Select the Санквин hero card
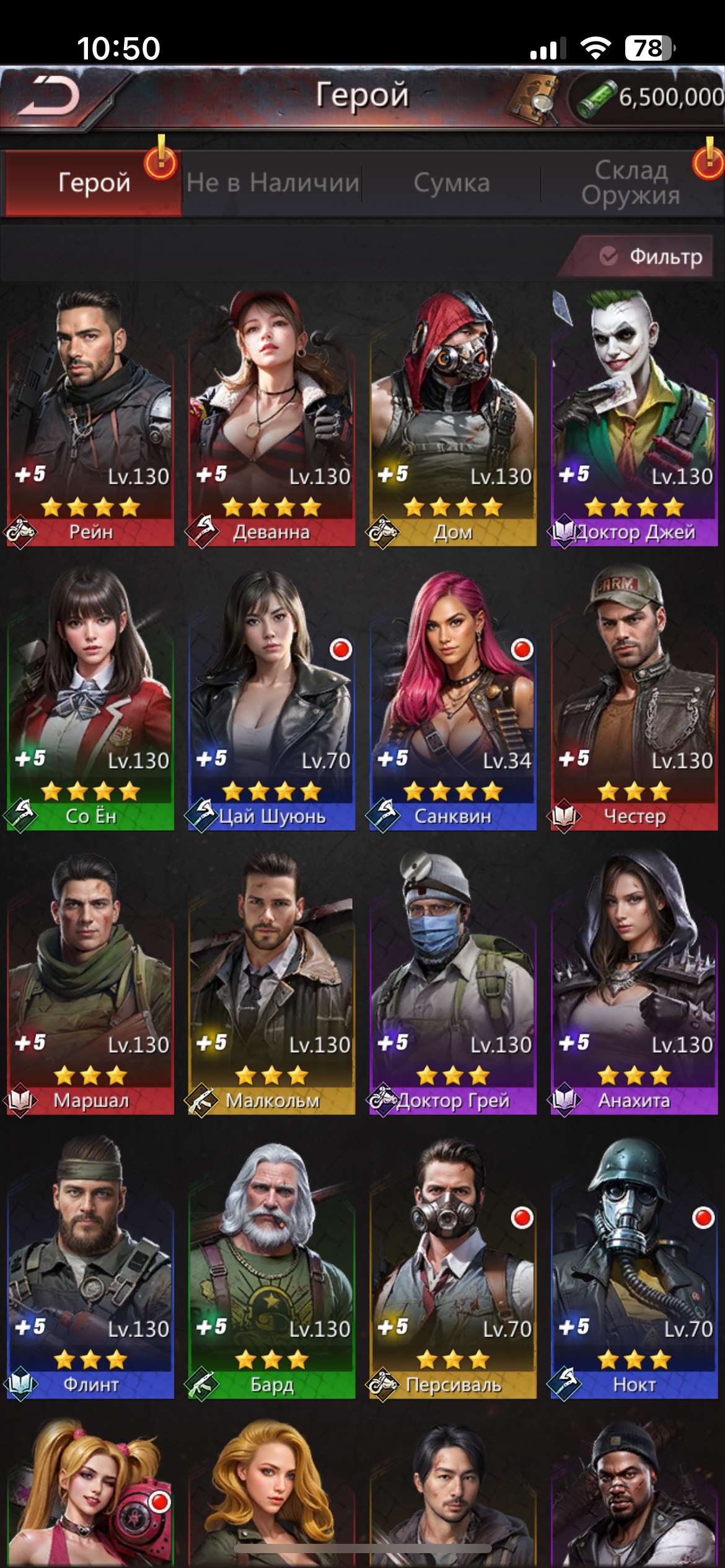This screenshot has width=725, height=1568. 453,700
